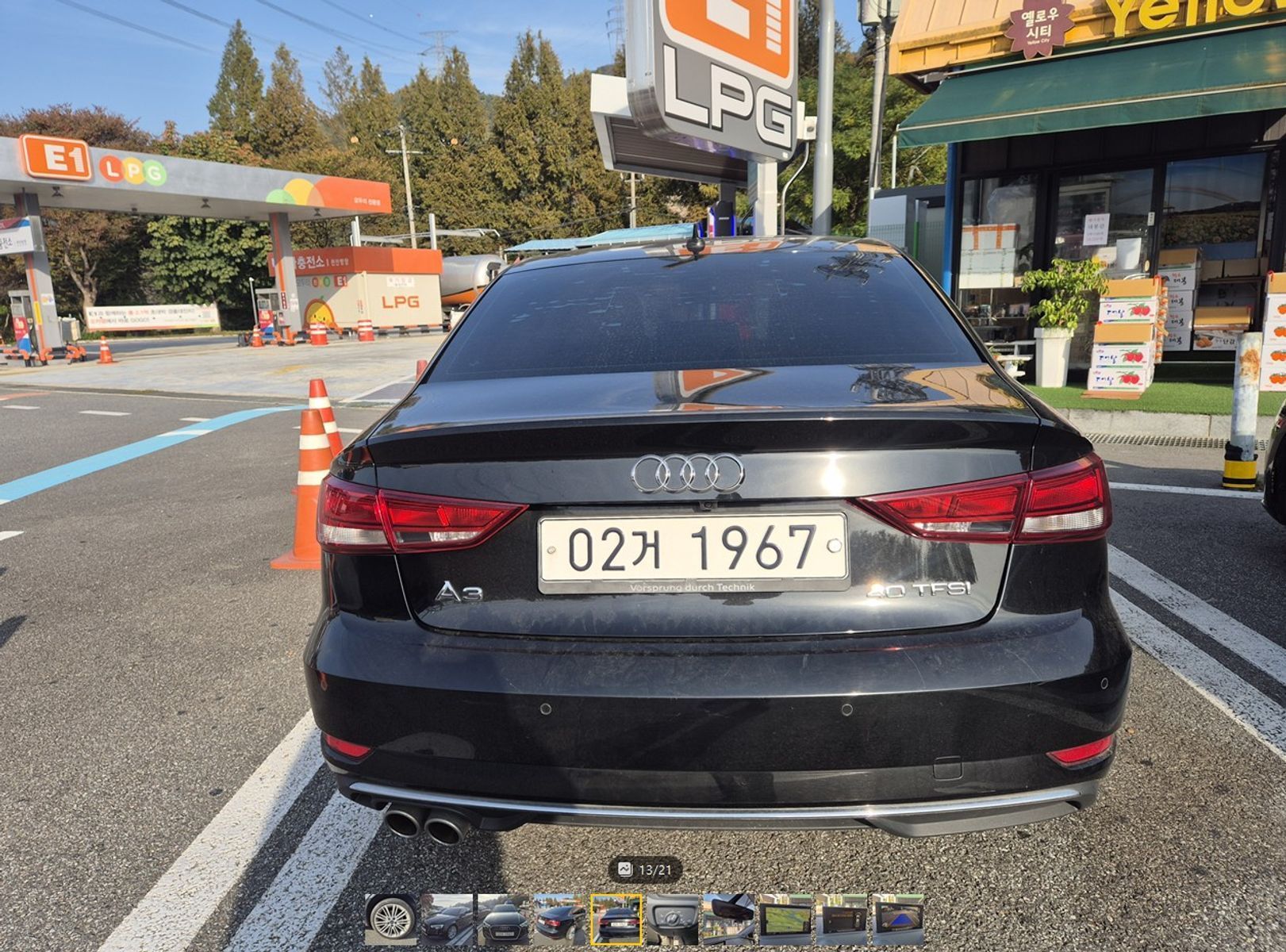This screenshot has width=1286, height=952.
Task: Choose the rear three-quarter angle thumbnail
Action: tap(560, 919)
